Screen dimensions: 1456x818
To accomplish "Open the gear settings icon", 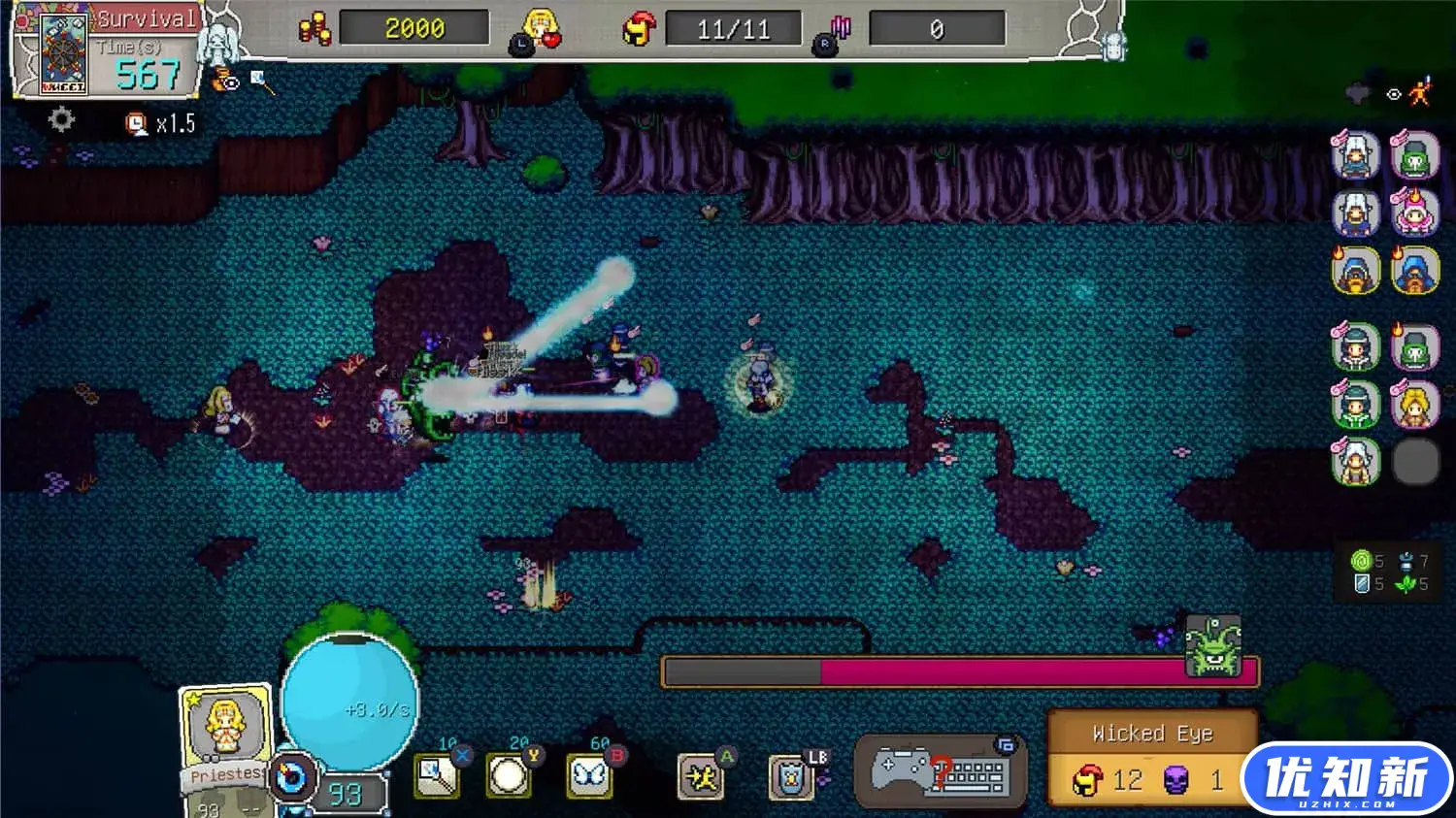I will coord(61,119).
